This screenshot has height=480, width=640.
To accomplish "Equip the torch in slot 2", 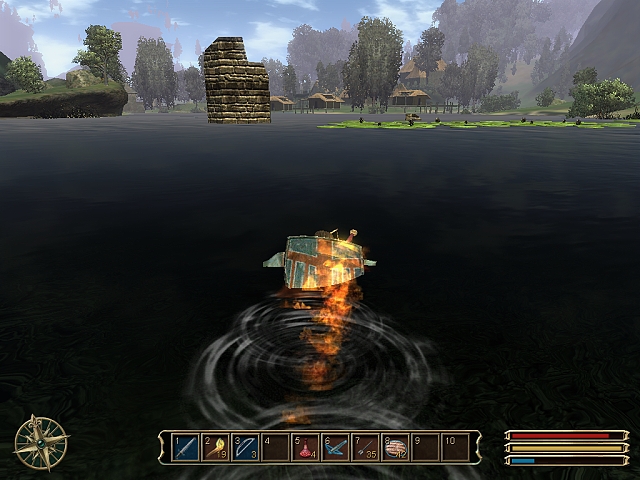I will pos(215,447).
